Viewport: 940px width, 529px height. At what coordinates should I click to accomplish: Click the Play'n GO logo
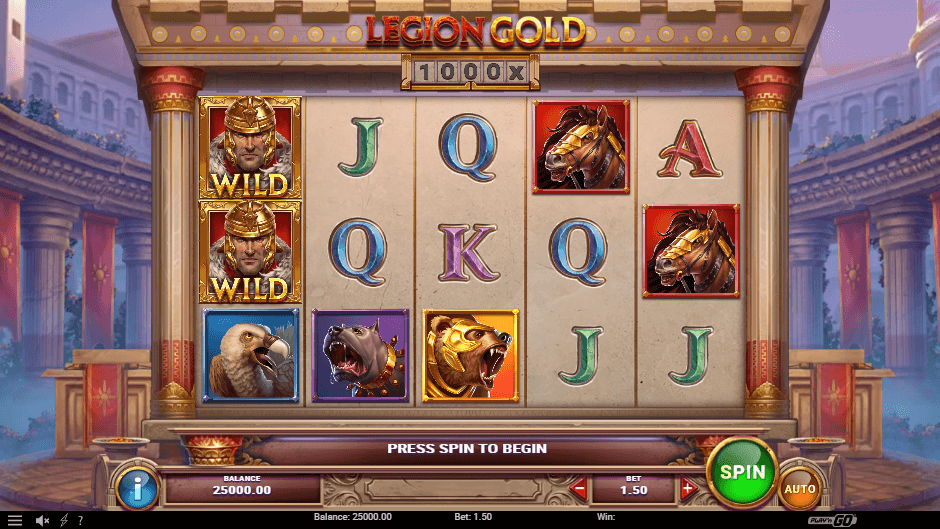click(x=909, y=519)
